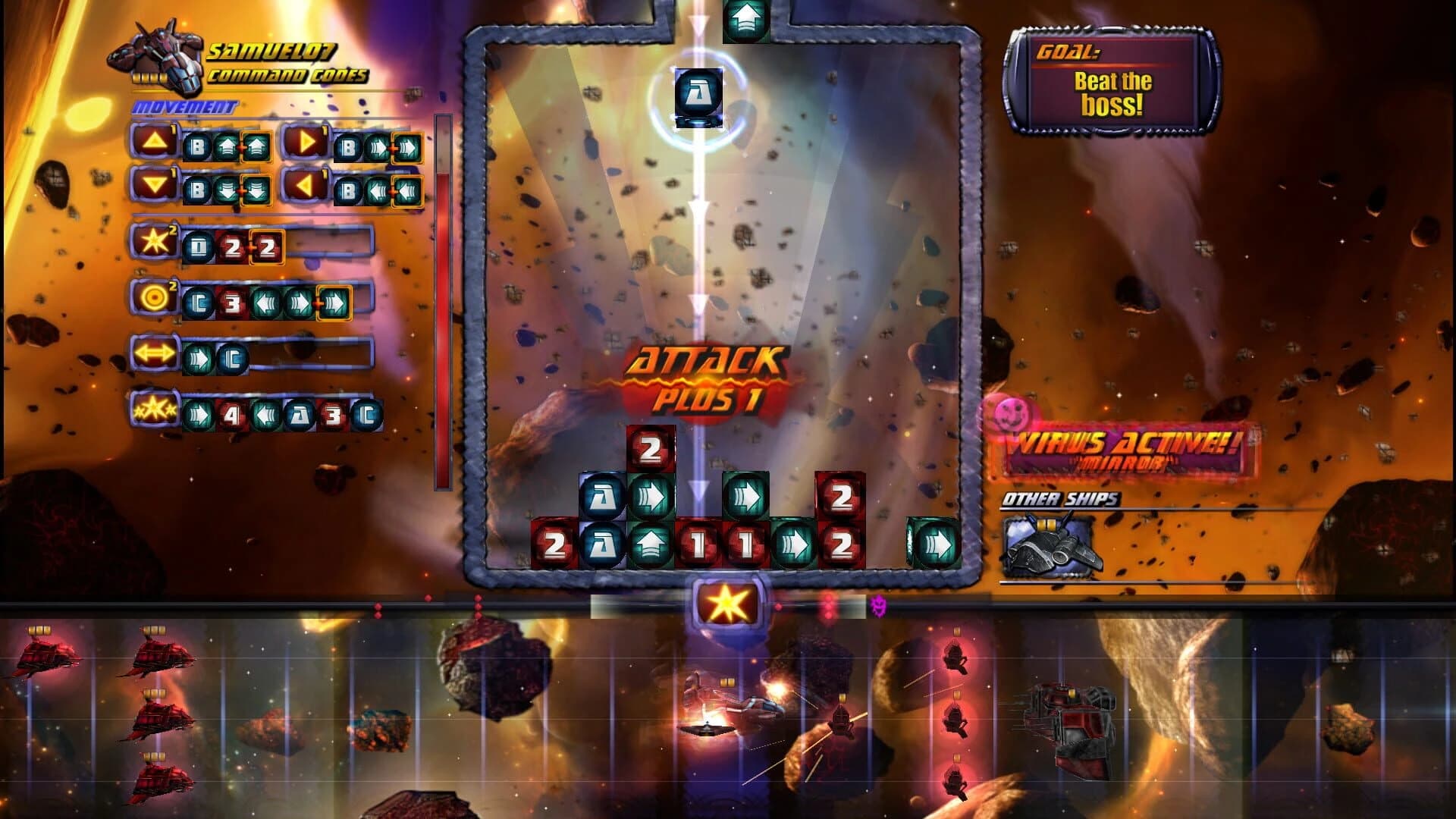
Task: Click the star command code icon
Action: click(155, 240)
